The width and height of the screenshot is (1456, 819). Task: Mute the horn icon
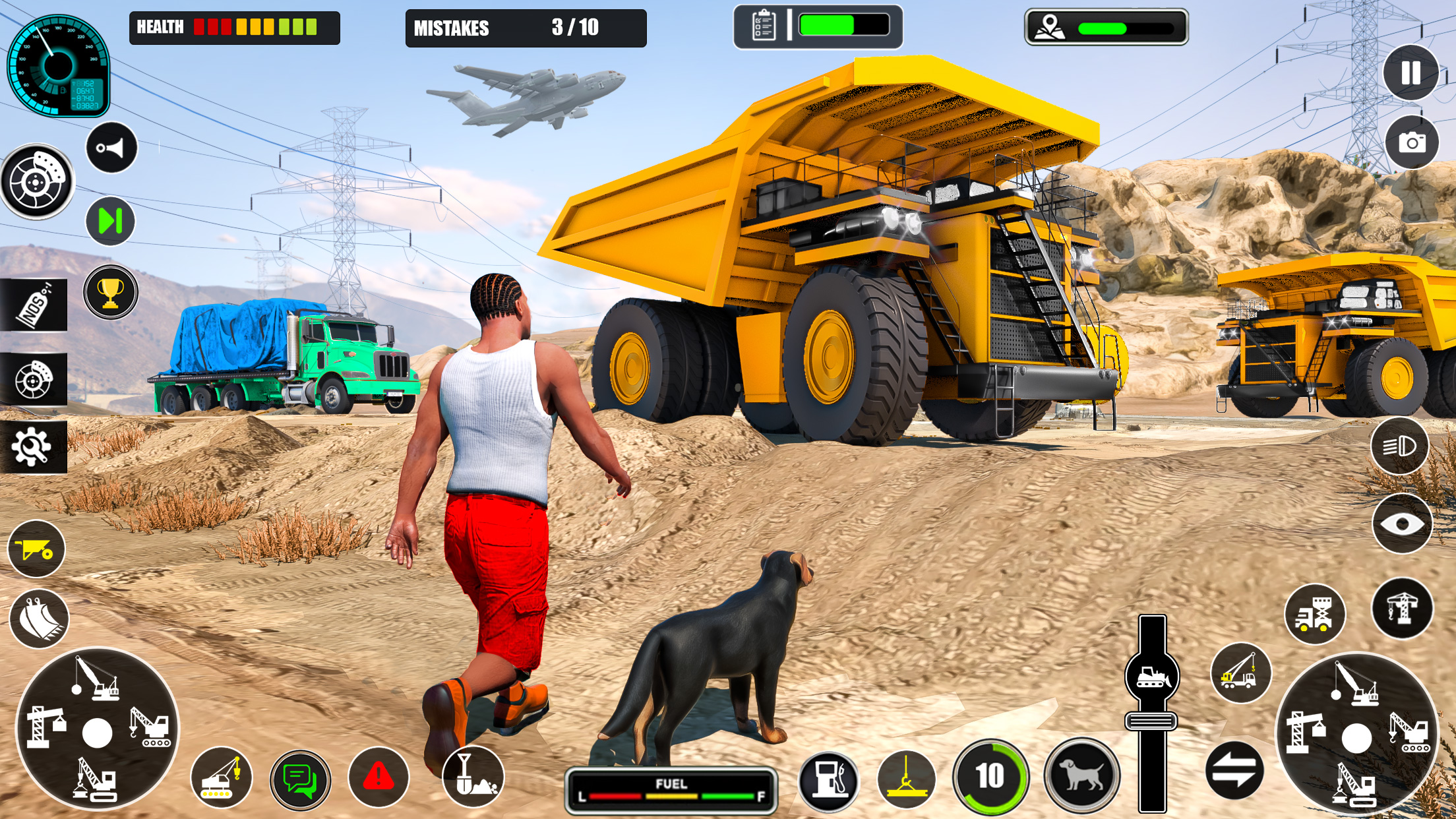109,148
